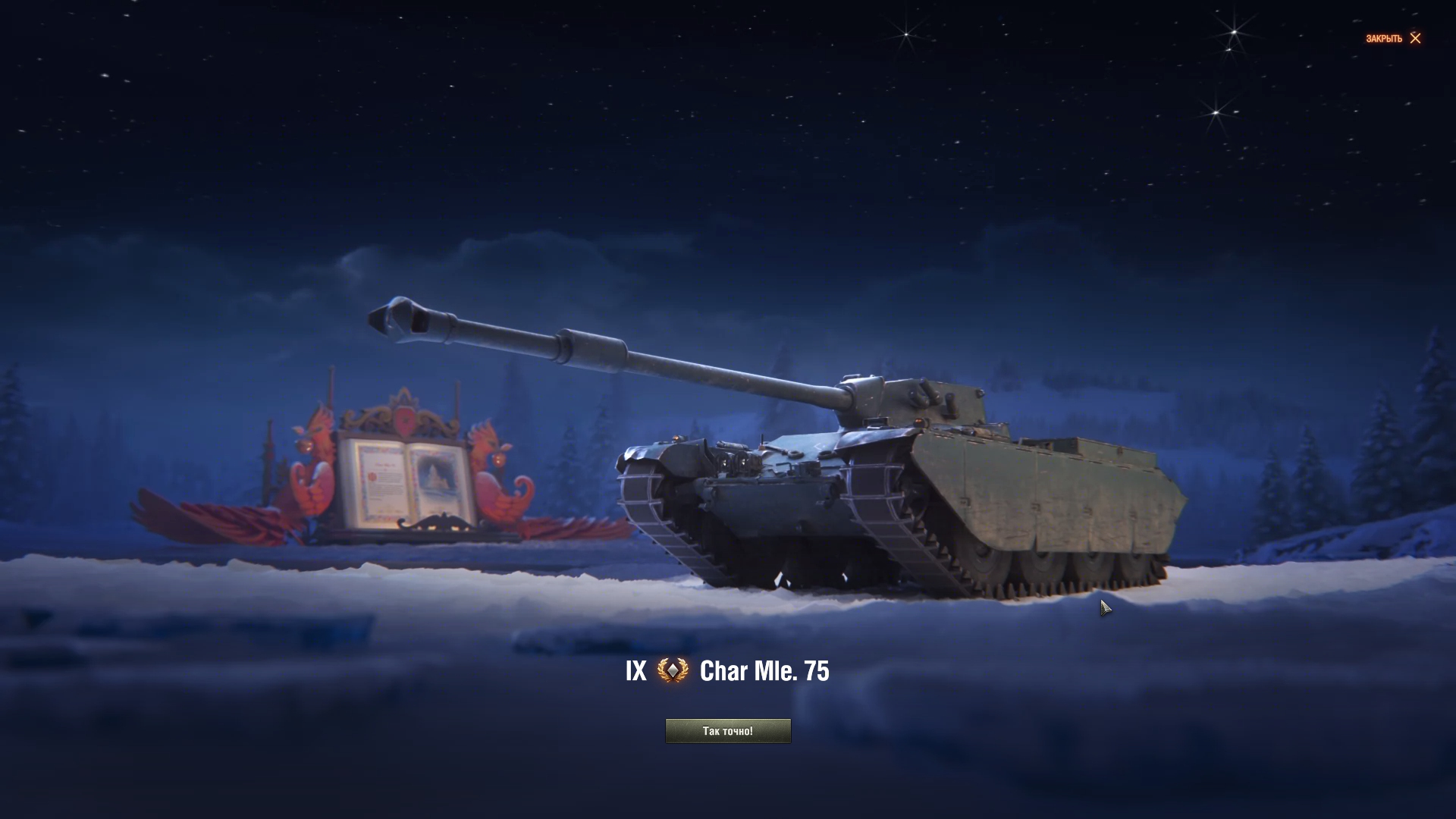Confirm with the "Так точно!" button
Image resolution: width=1456 pixels, height=819 pixels.
(727, 731)
